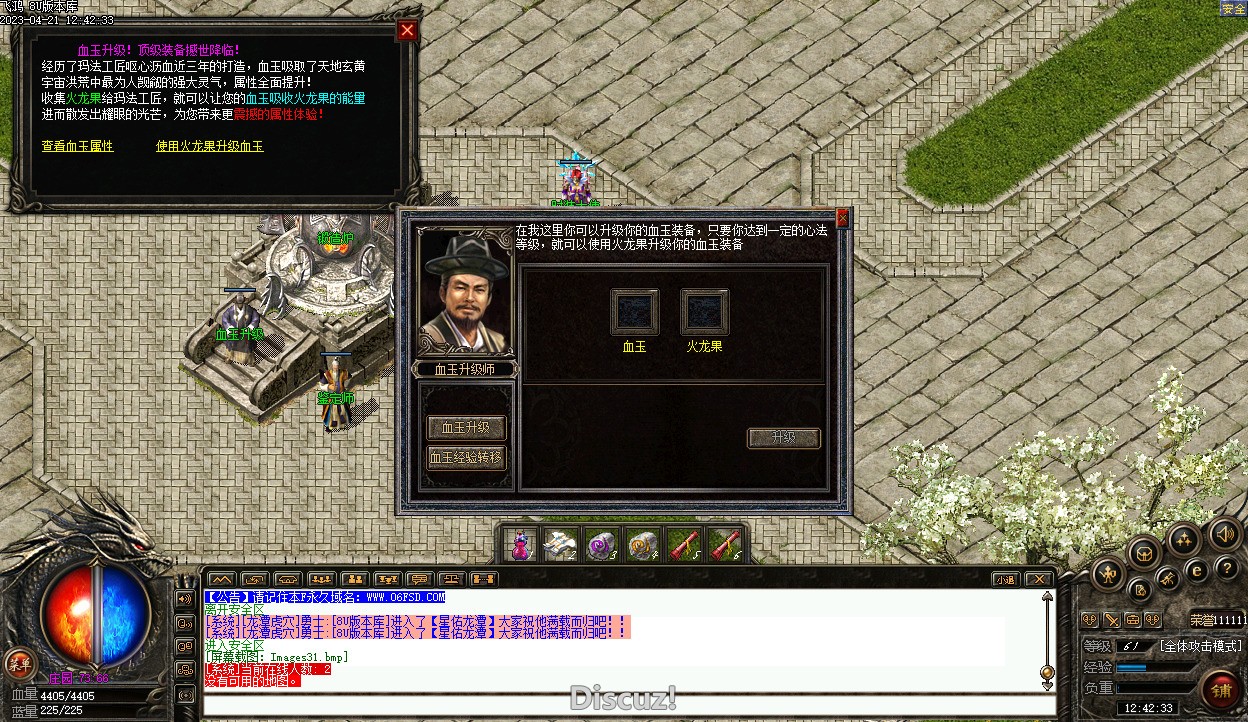
Task: Choose the 血玉经验转移 button
Action: click(466, 458)
